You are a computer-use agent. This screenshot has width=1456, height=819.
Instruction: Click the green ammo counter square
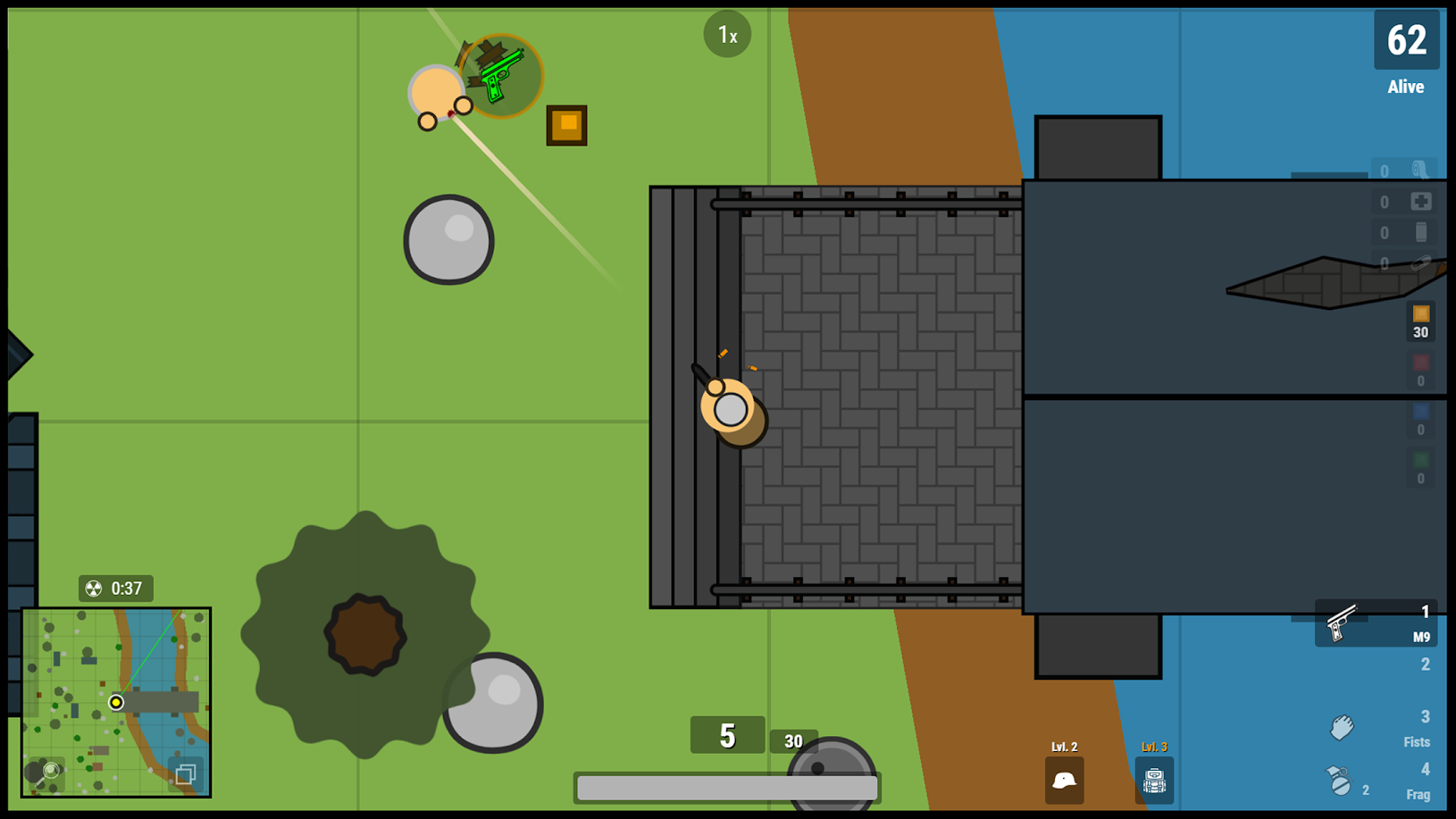pyautogui.click(x=1420, y=456)
